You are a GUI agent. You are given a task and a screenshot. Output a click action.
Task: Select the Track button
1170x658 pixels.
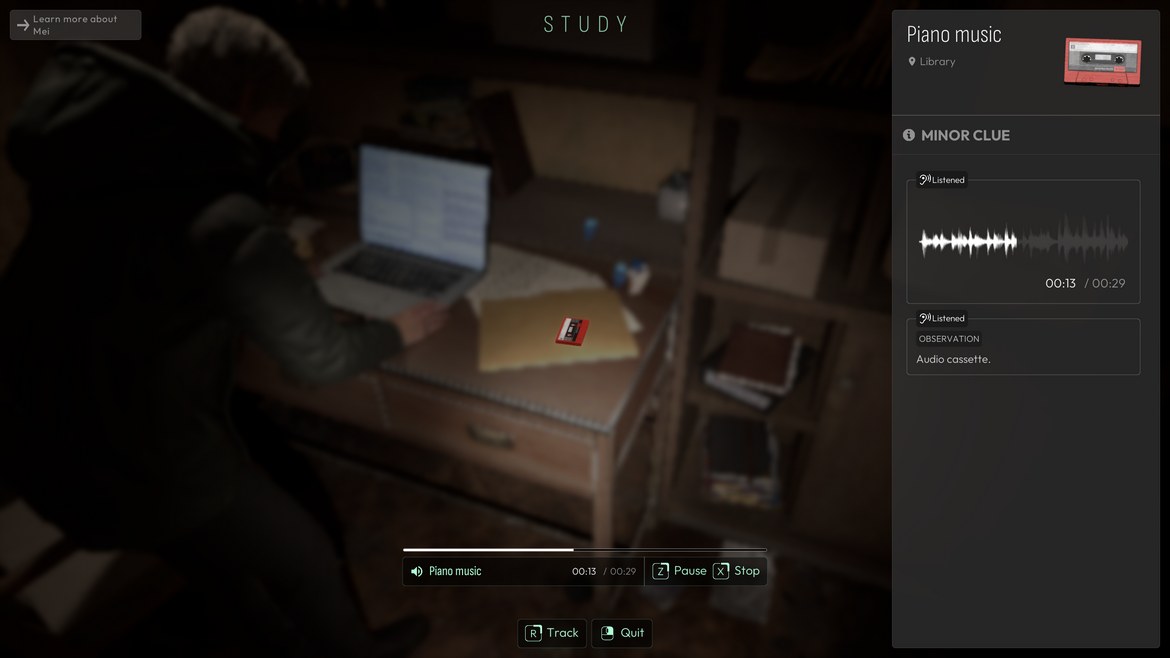(552, 633)
